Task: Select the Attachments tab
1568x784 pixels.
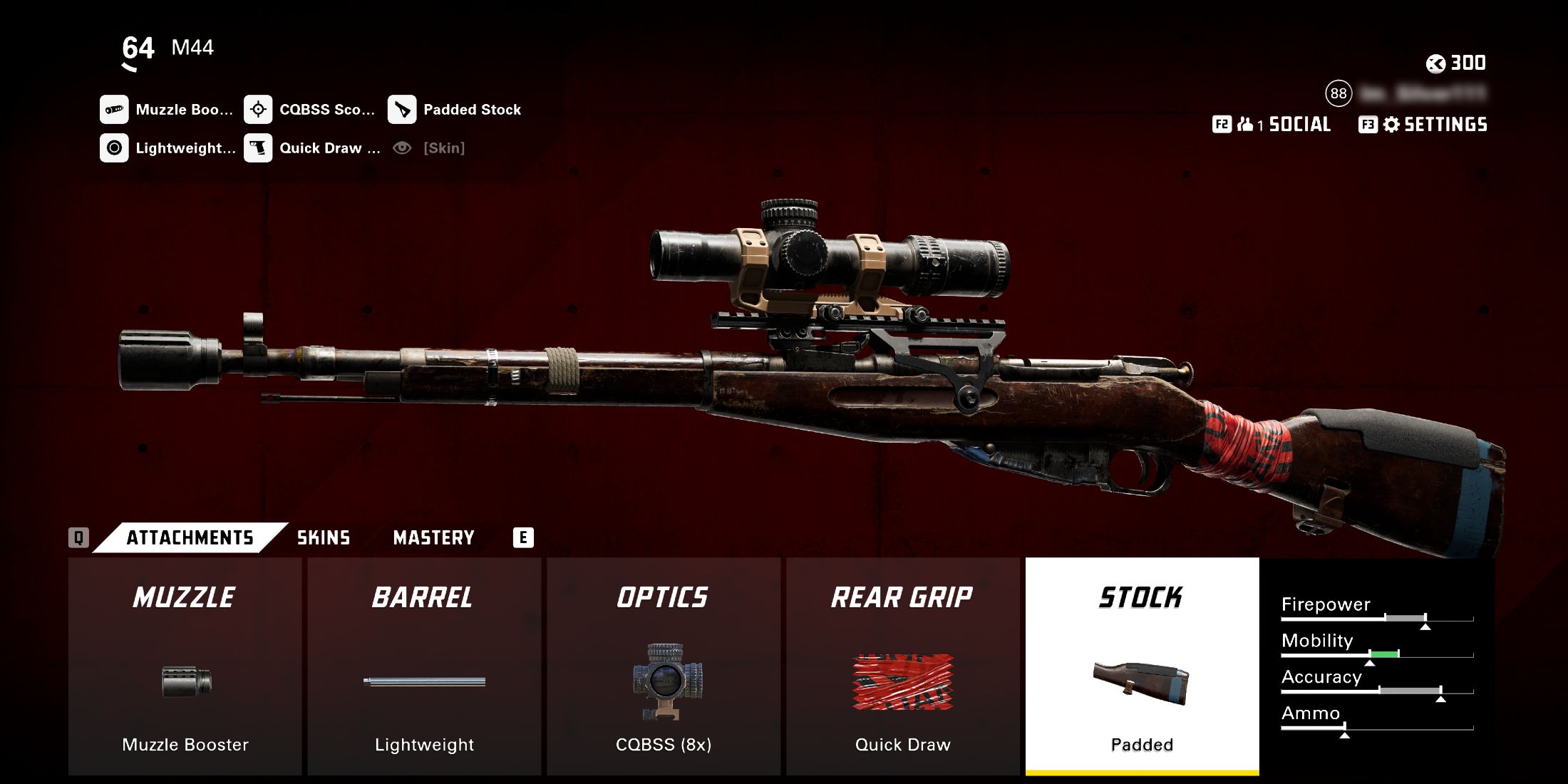Action: coord(190,538)
